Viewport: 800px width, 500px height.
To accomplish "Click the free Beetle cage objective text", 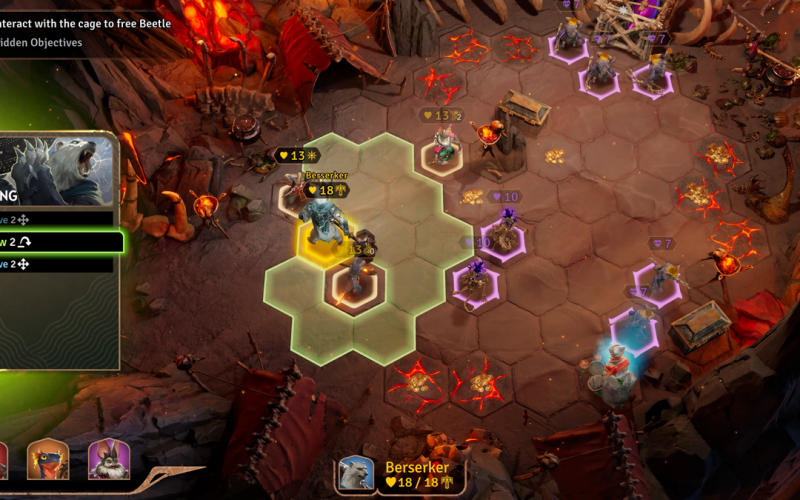I will point(86,23).
